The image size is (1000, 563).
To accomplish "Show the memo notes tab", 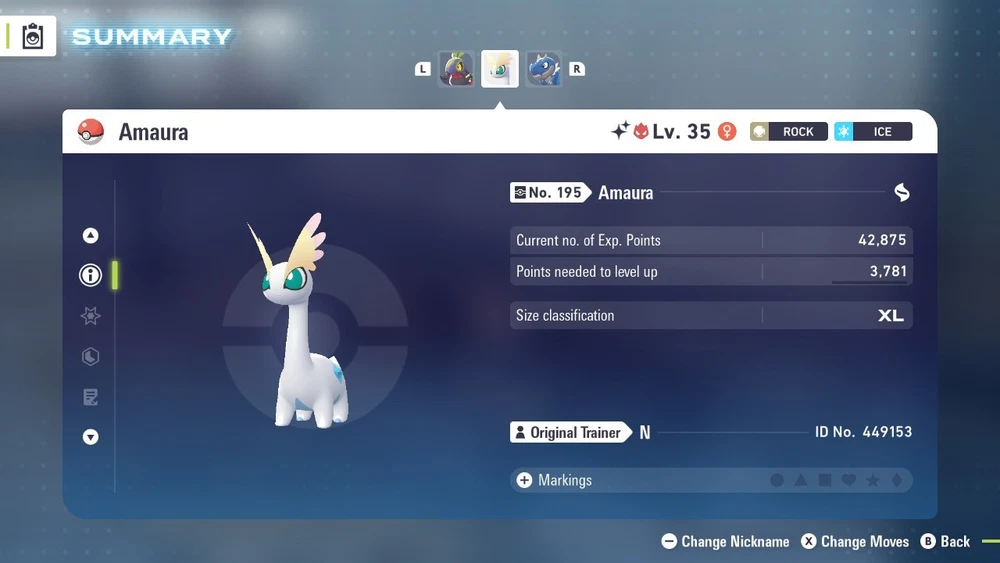I will coord(91,398).
